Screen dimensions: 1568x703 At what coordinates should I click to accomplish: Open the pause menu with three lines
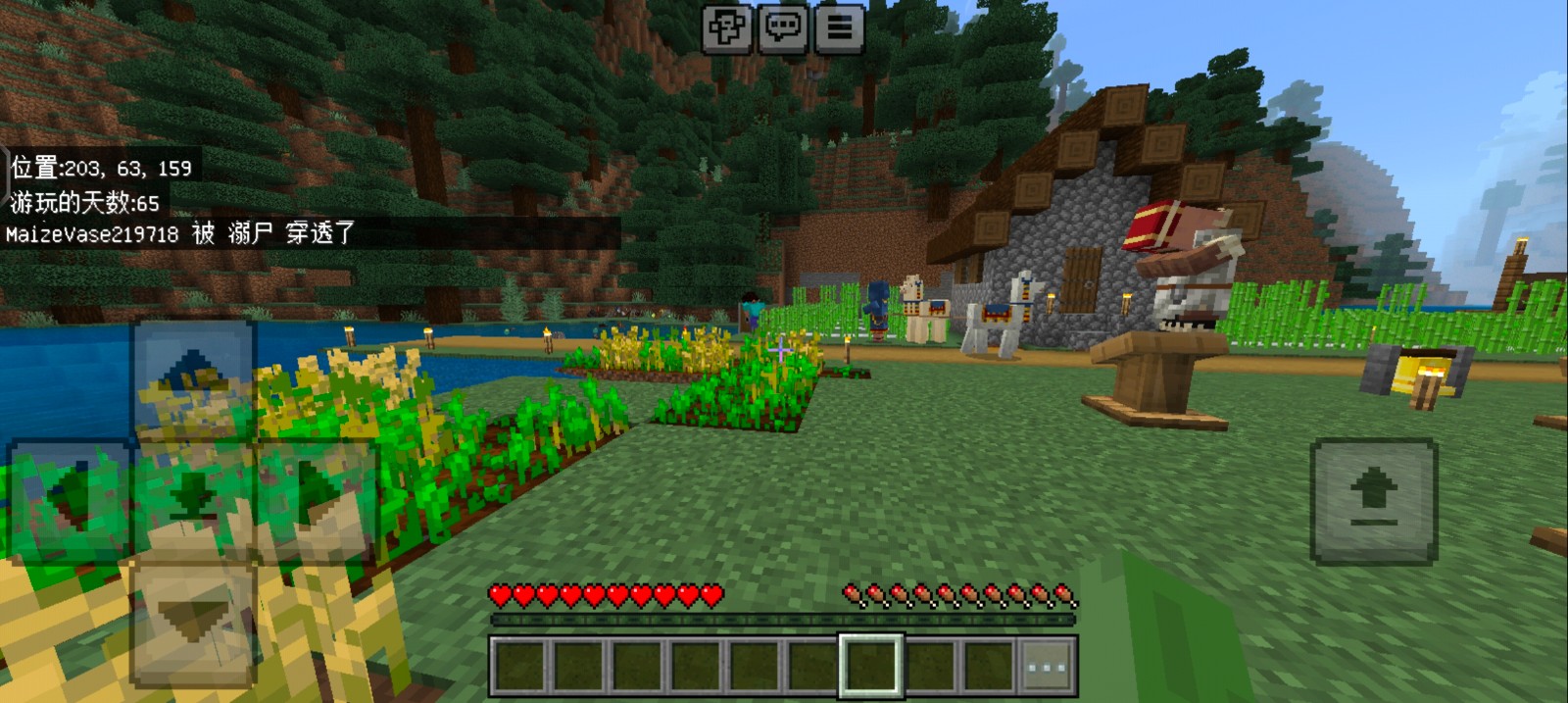tap(839, 27)
